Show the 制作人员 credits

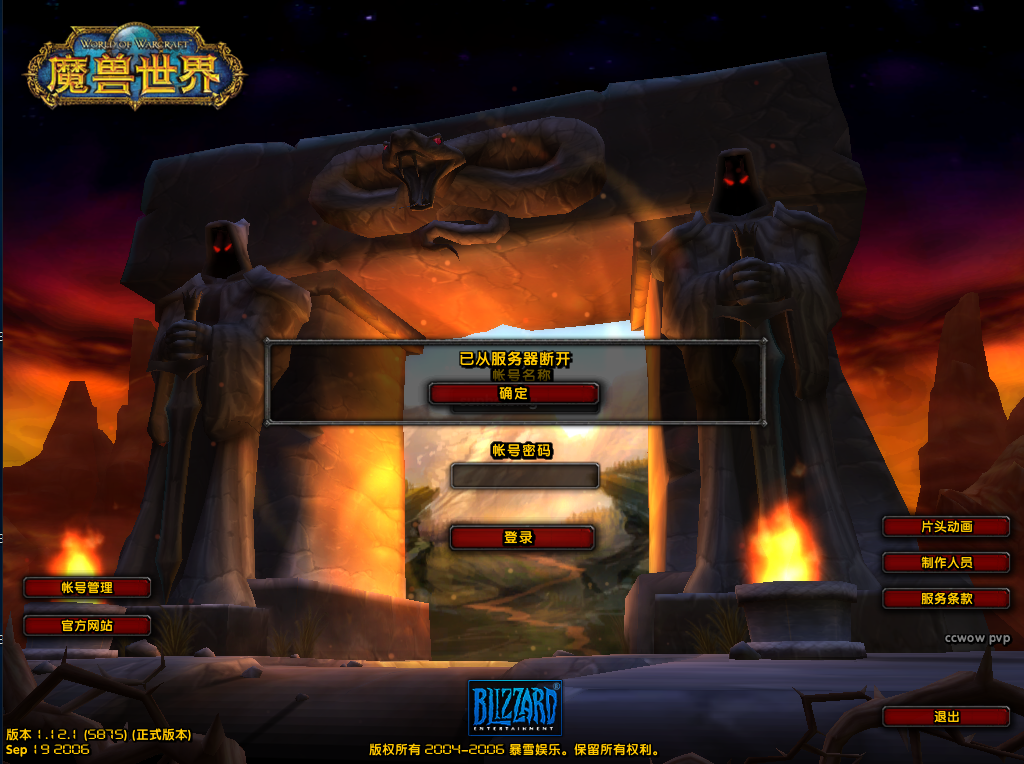click(x=946, y=563)
